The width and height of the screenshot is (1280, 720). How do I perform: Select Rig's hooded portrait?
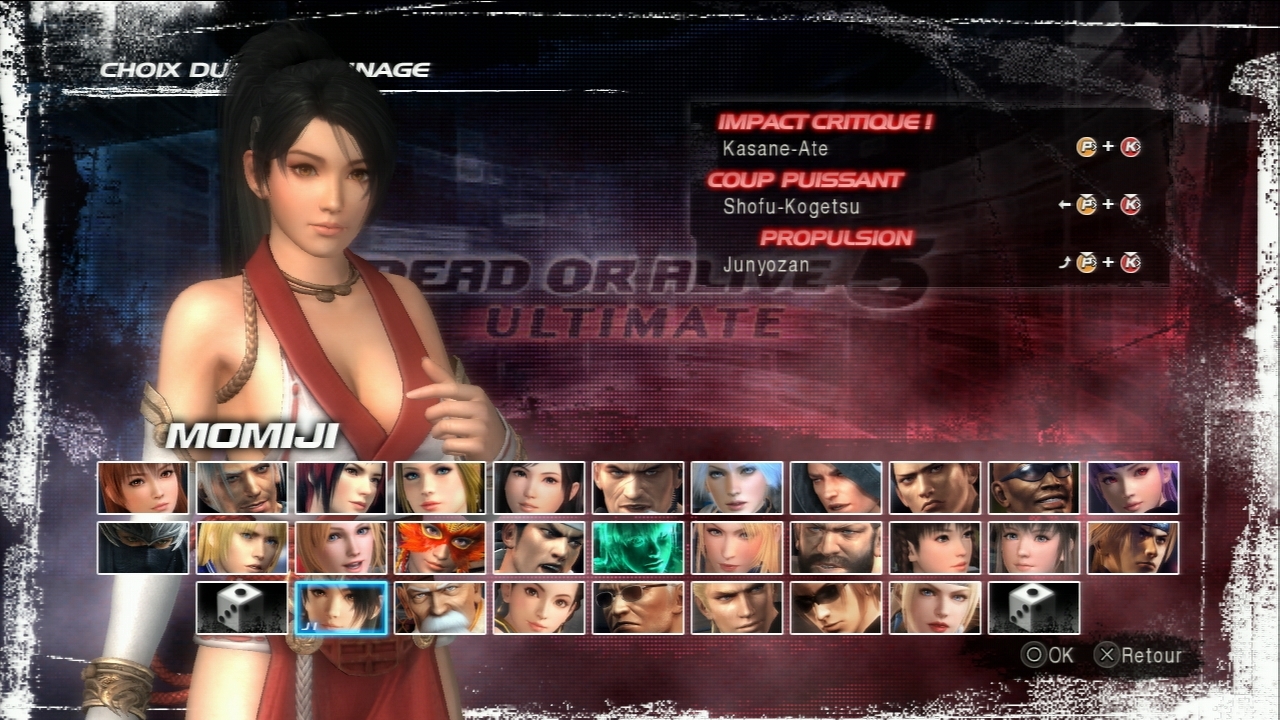click(x=836, y=488)
